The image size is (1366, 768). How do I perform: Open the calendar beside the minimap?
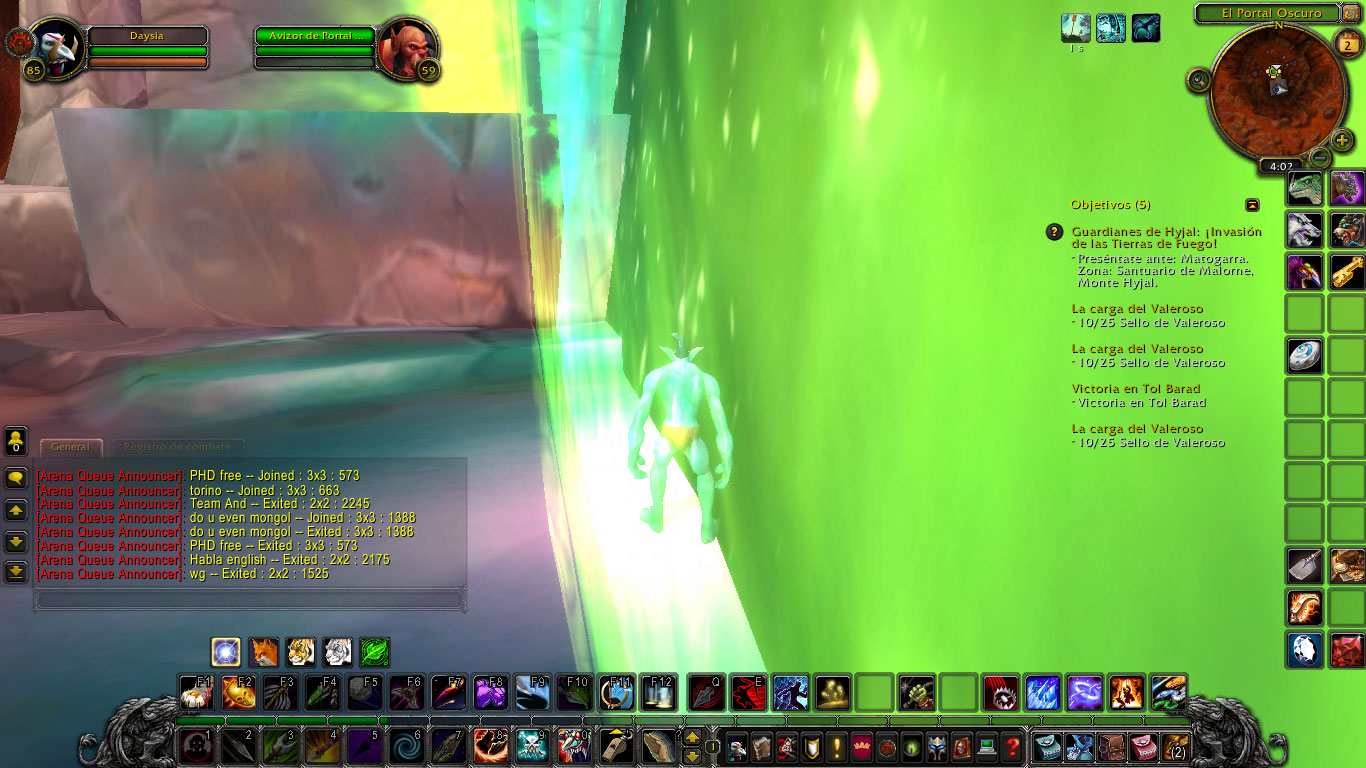(1347, 45)
